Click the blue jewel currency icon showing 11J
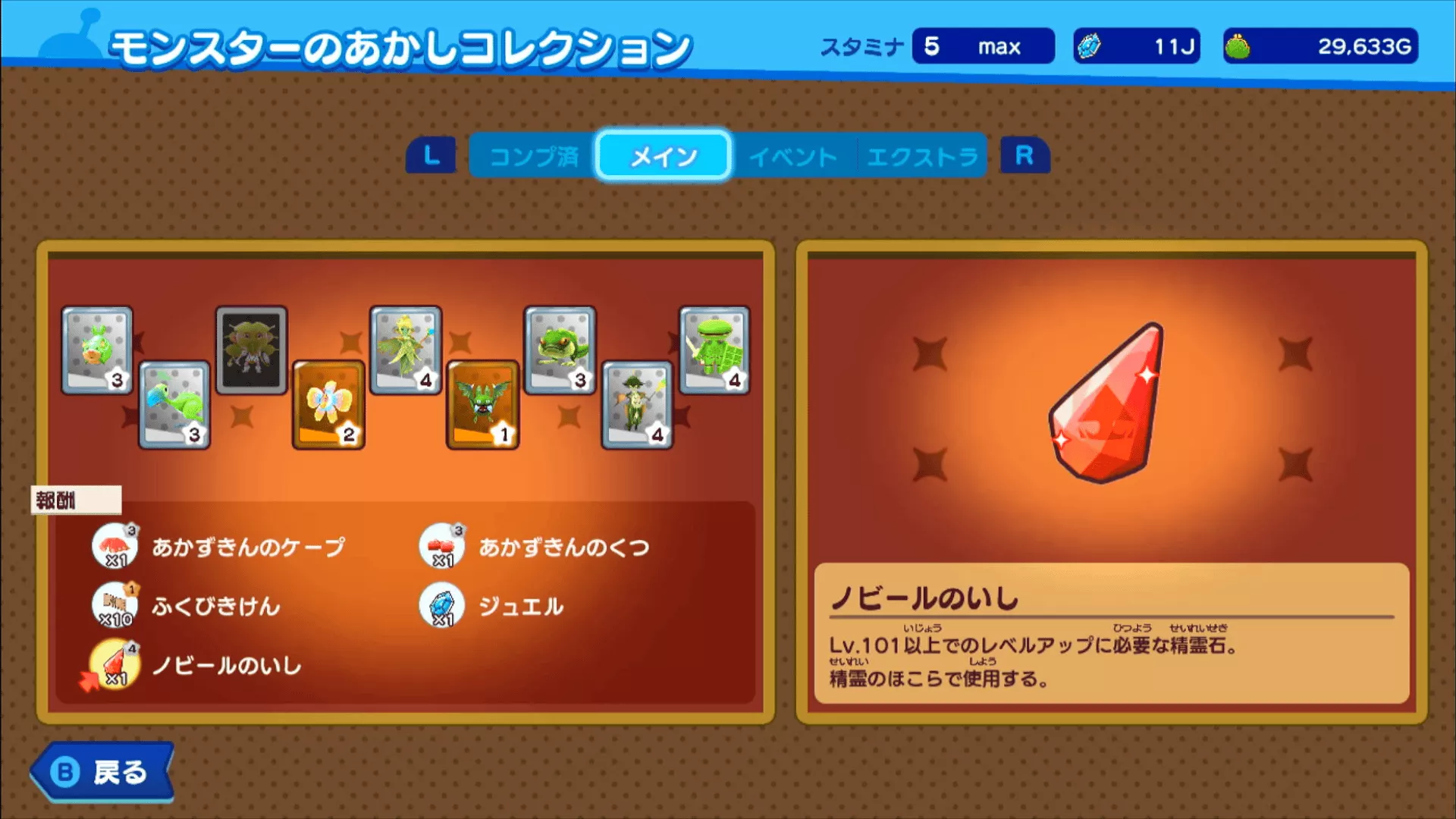This screenshot has height=819, width=1456. (x=1089, y=45)
